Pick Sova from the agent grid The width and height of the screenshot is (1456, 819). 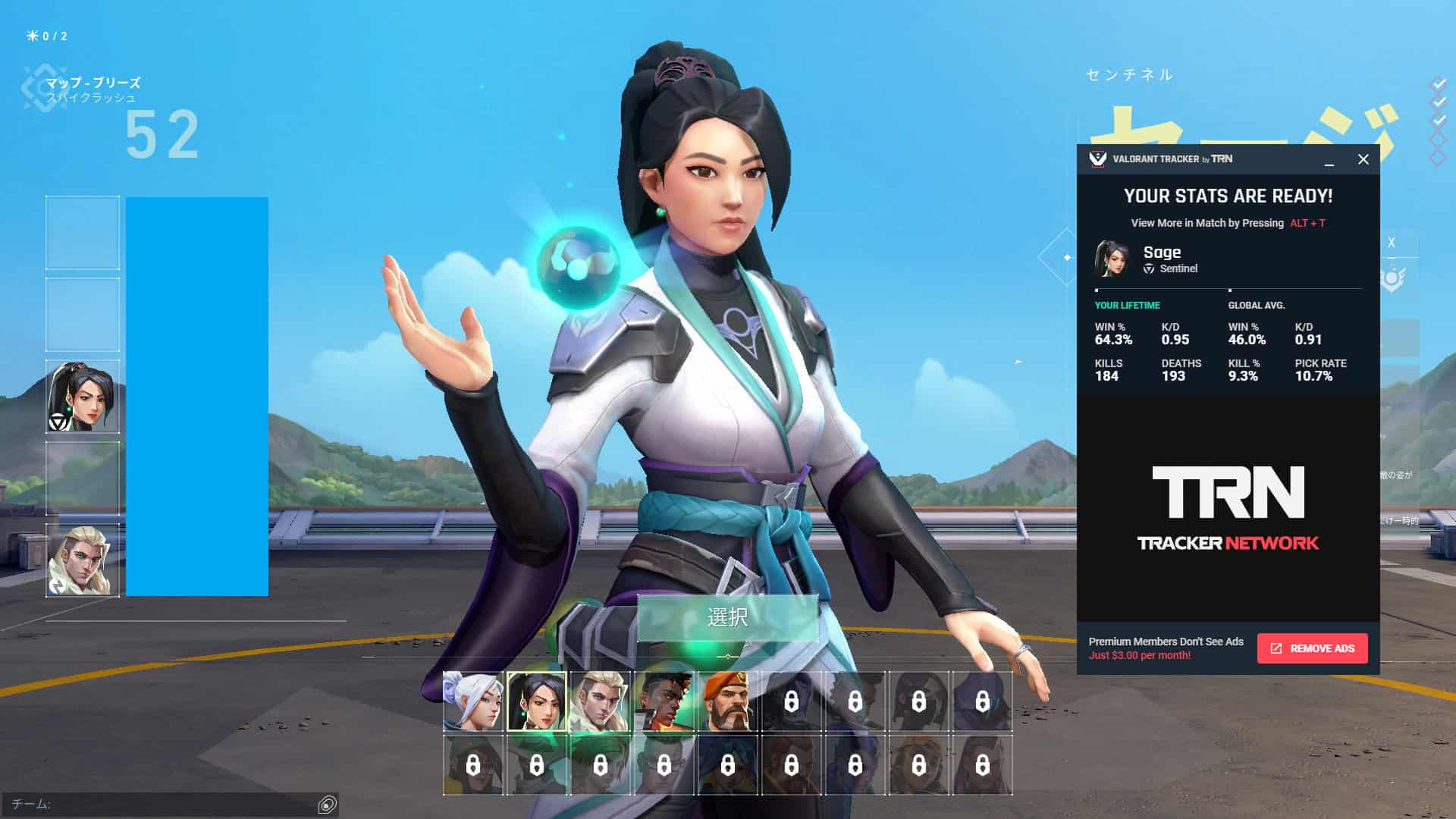tap(600, 701)
